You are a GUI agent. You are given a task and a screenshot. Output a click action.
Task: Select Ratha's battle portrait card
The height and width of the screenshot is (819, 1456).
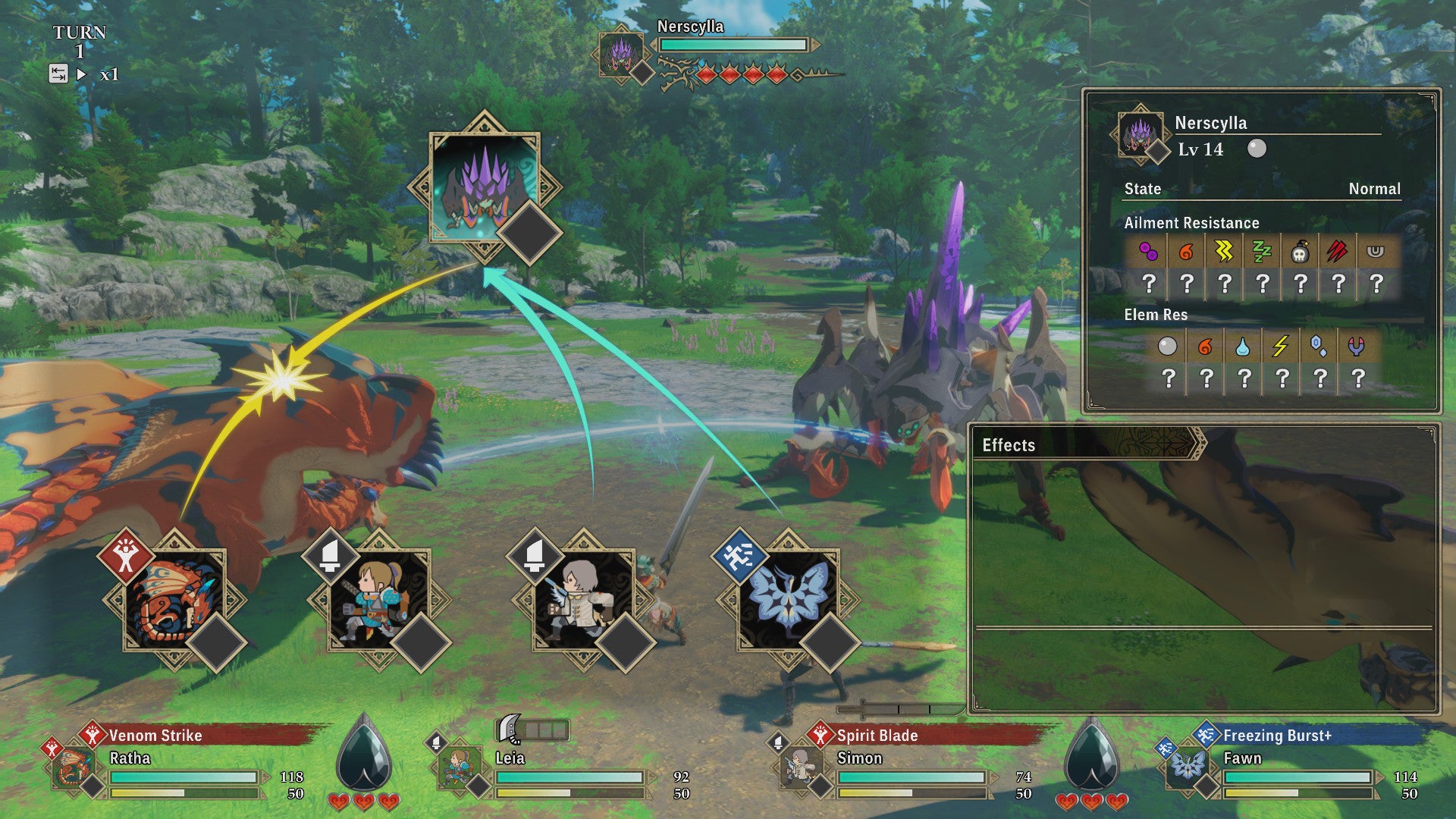pyautogui.click(x=174, y=599)
